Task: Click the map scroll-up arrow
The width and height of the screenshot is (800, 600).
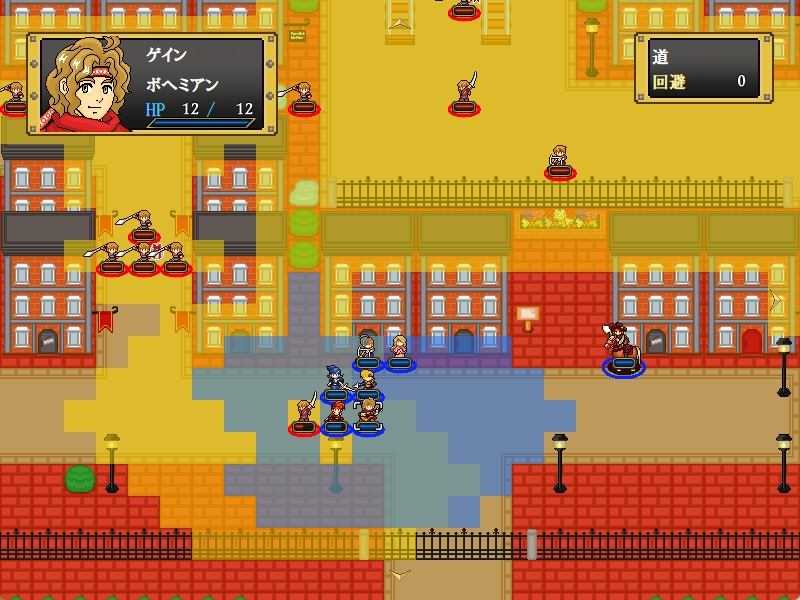Action: [x=400, y=22]
